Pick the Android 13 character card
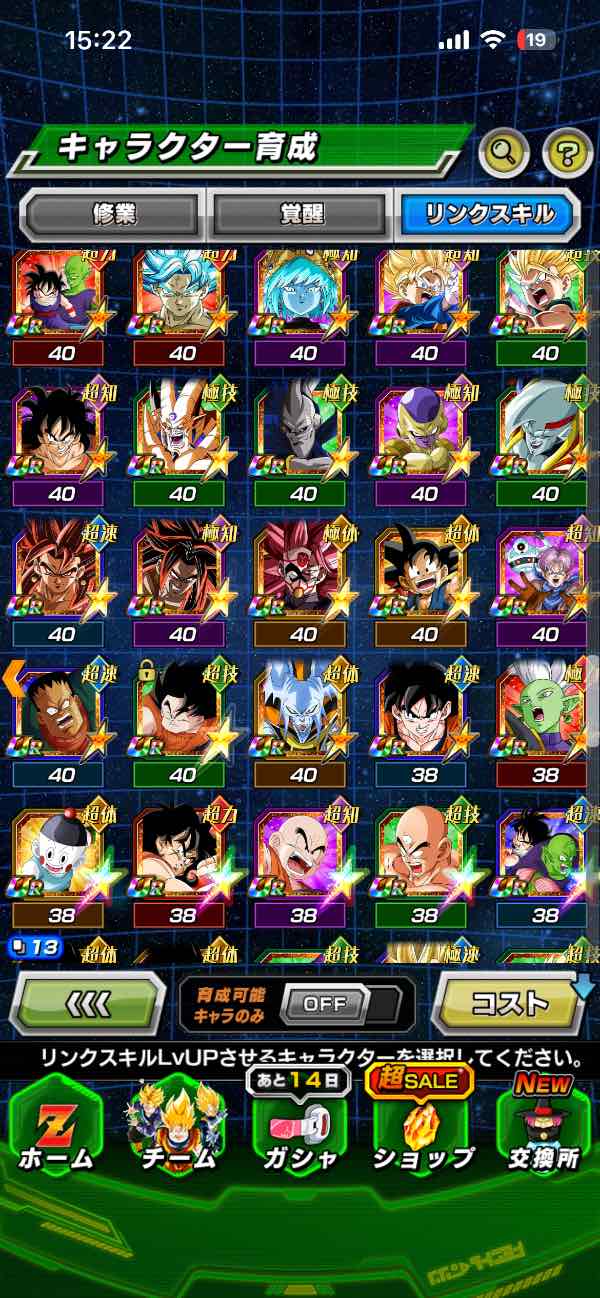The height and width of the screenshot is (1298, 600). [x=60, y=710]
